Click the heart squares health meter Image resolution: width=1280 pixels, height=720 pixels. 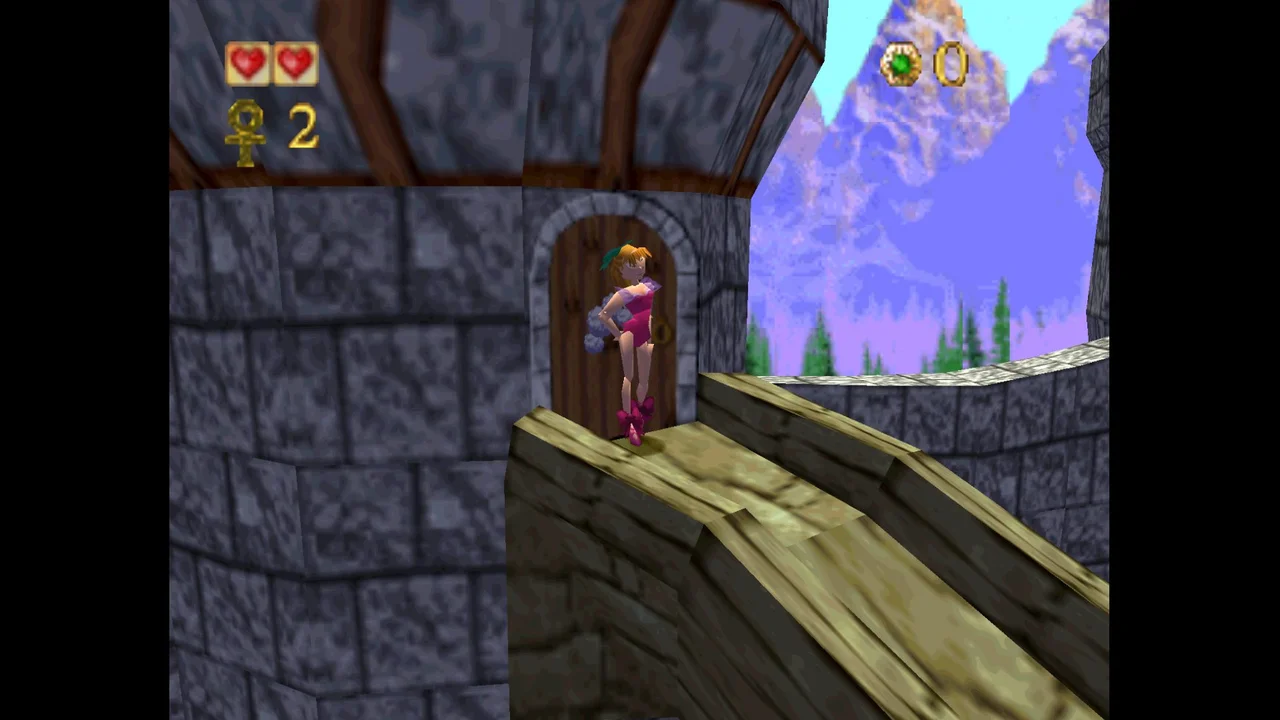pos(270,63)
